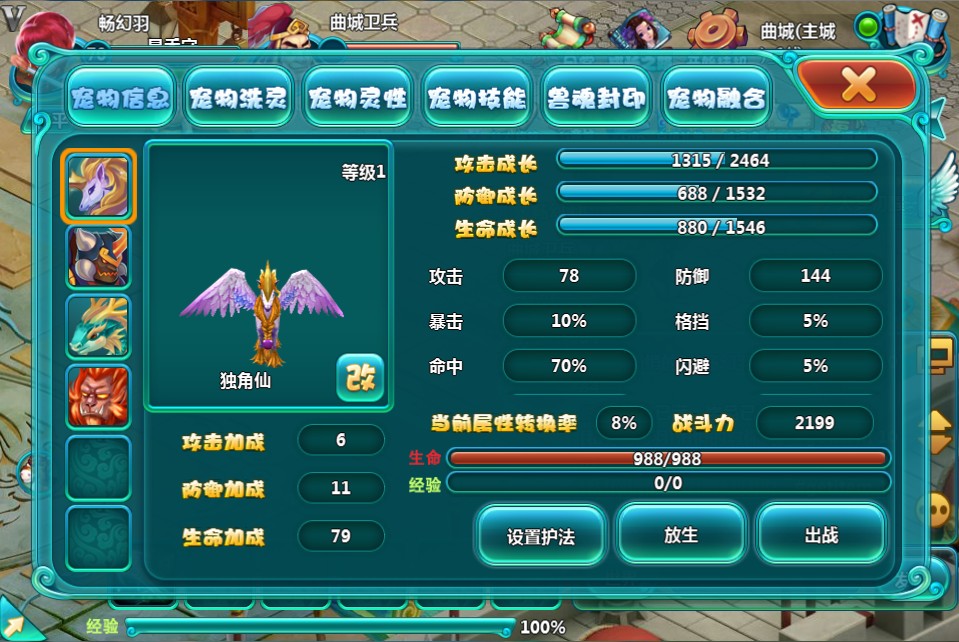Choose the horned dark beast pet thumbnail
Screen dimensions: 959x642
98,257
